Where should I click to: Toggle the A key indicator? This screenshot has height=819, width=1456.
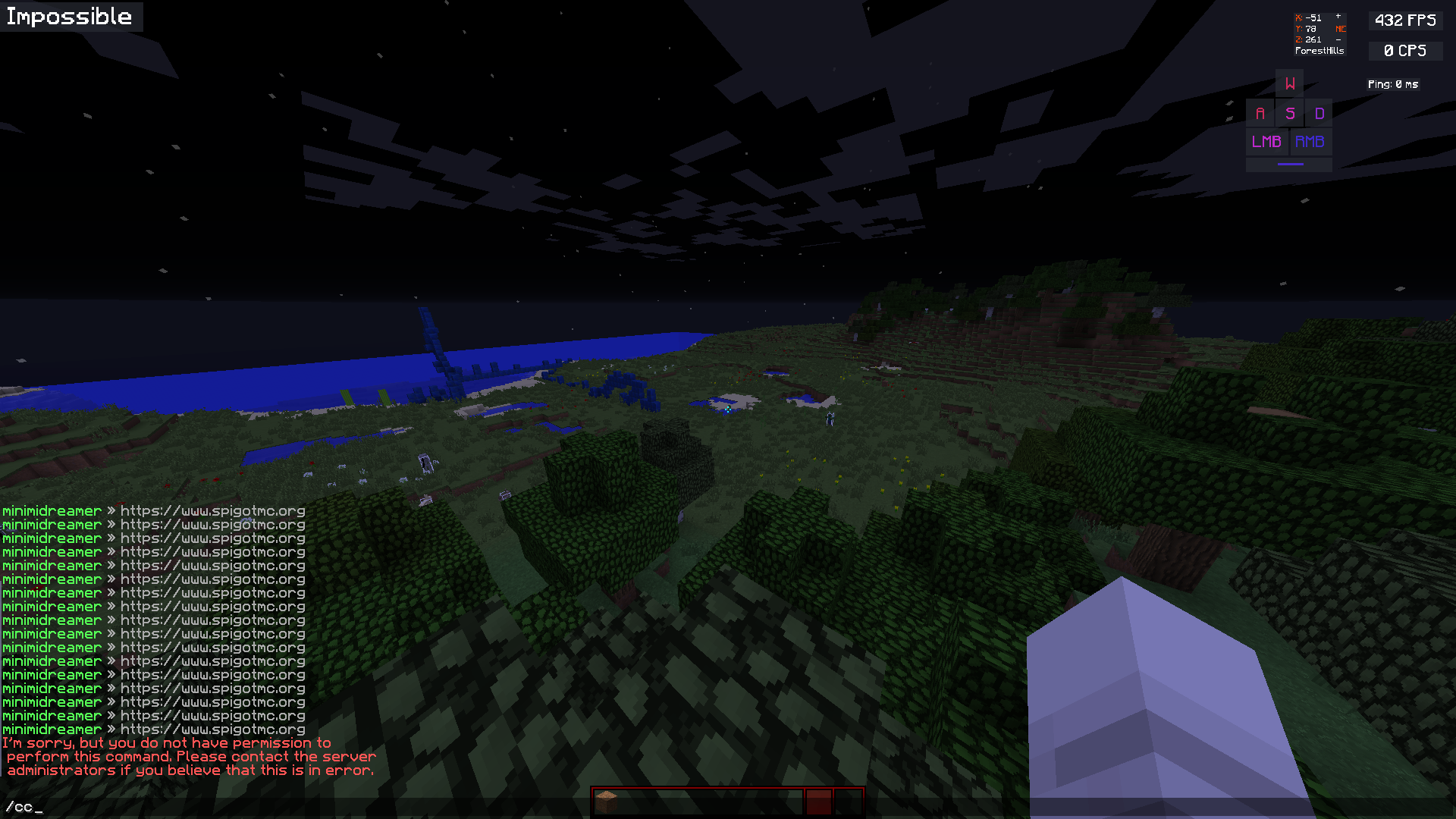pos(1260,112)
